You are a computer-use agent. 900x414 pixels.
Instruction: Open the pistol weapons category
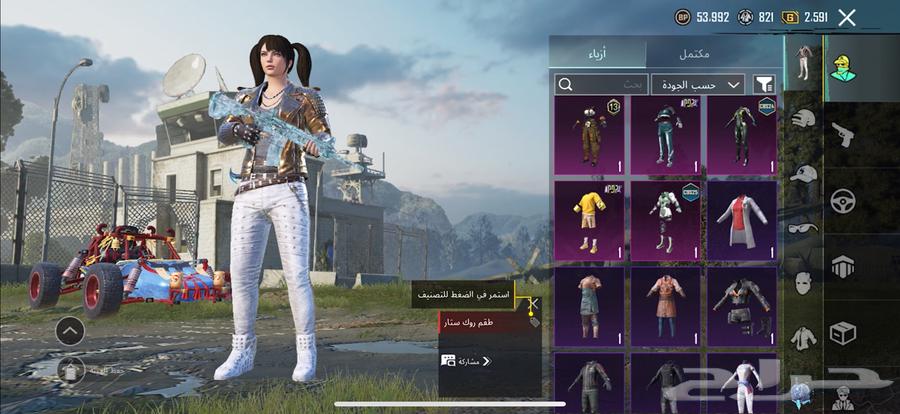click(843, 133)
